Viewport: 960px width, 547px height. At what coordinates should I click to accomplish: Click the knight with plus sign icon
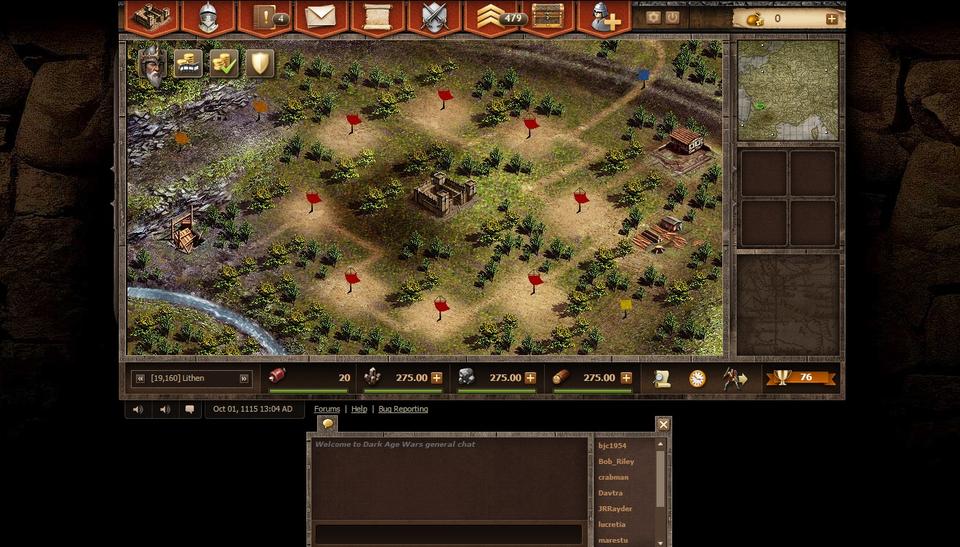(x=604, y=16)
